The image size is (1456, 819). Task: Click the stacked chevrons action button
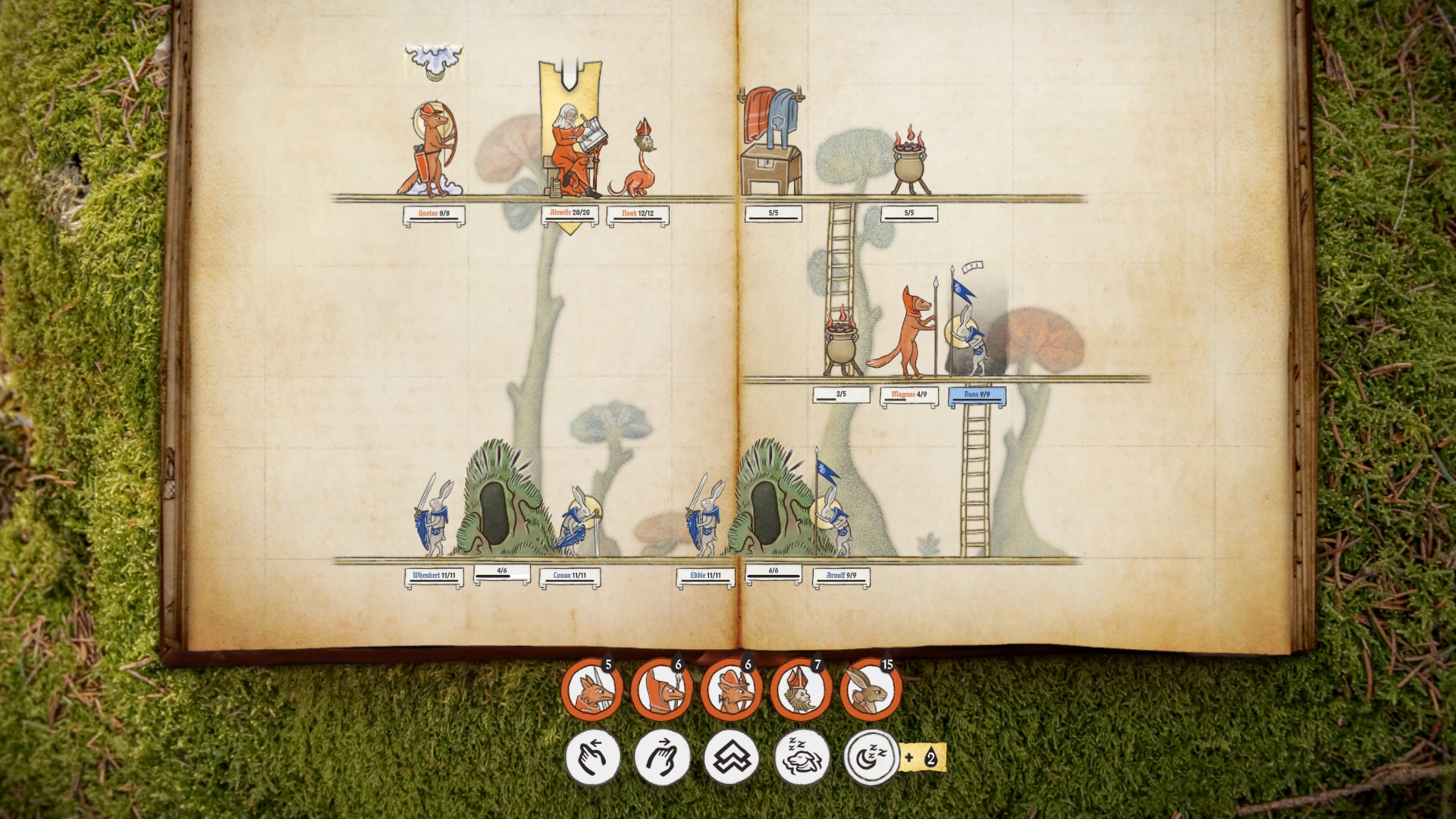(732, 757)
